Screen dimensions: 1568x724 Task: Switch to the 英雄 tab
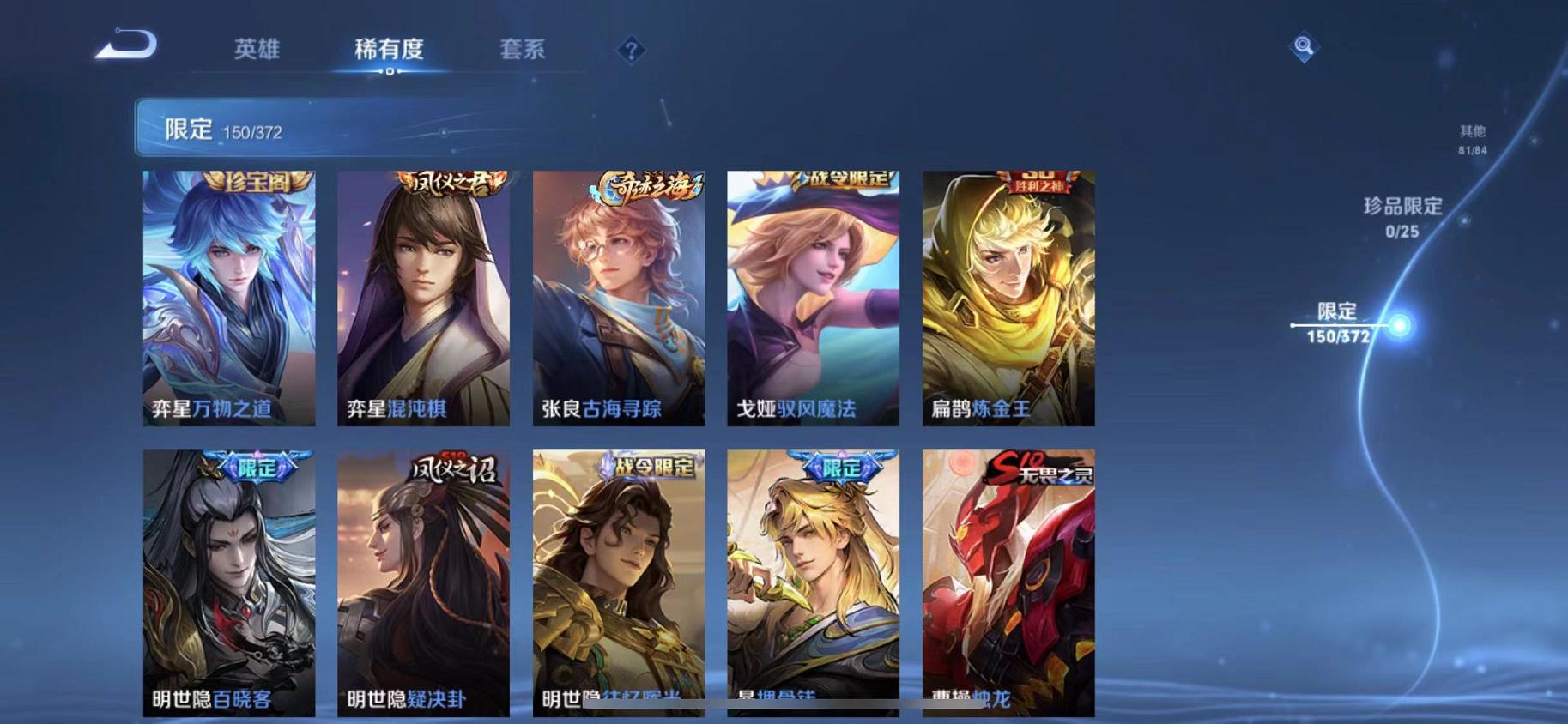[x=256, y=50]
